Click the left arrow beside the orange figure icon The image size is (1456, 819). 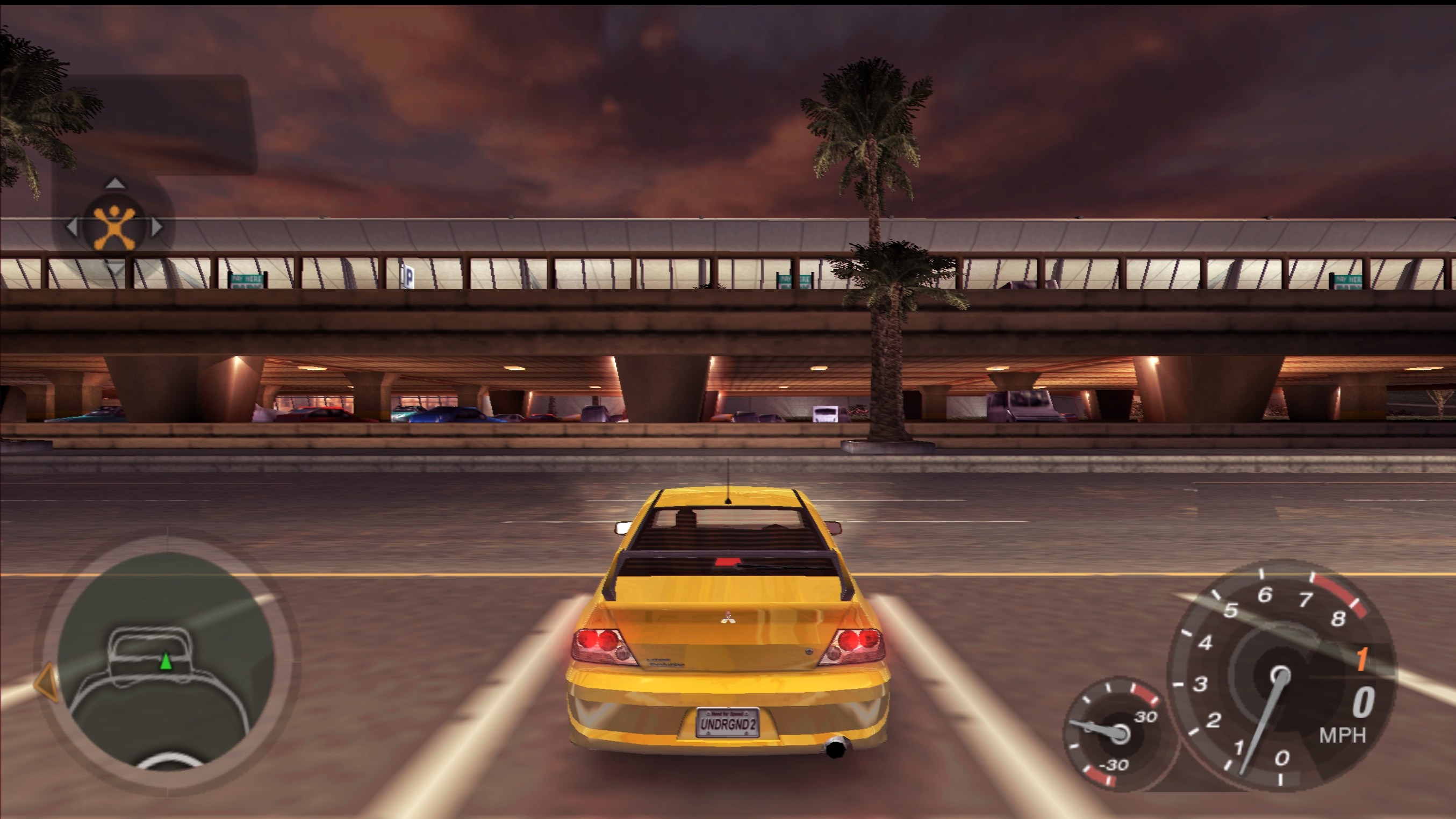(x=72, y=227)
